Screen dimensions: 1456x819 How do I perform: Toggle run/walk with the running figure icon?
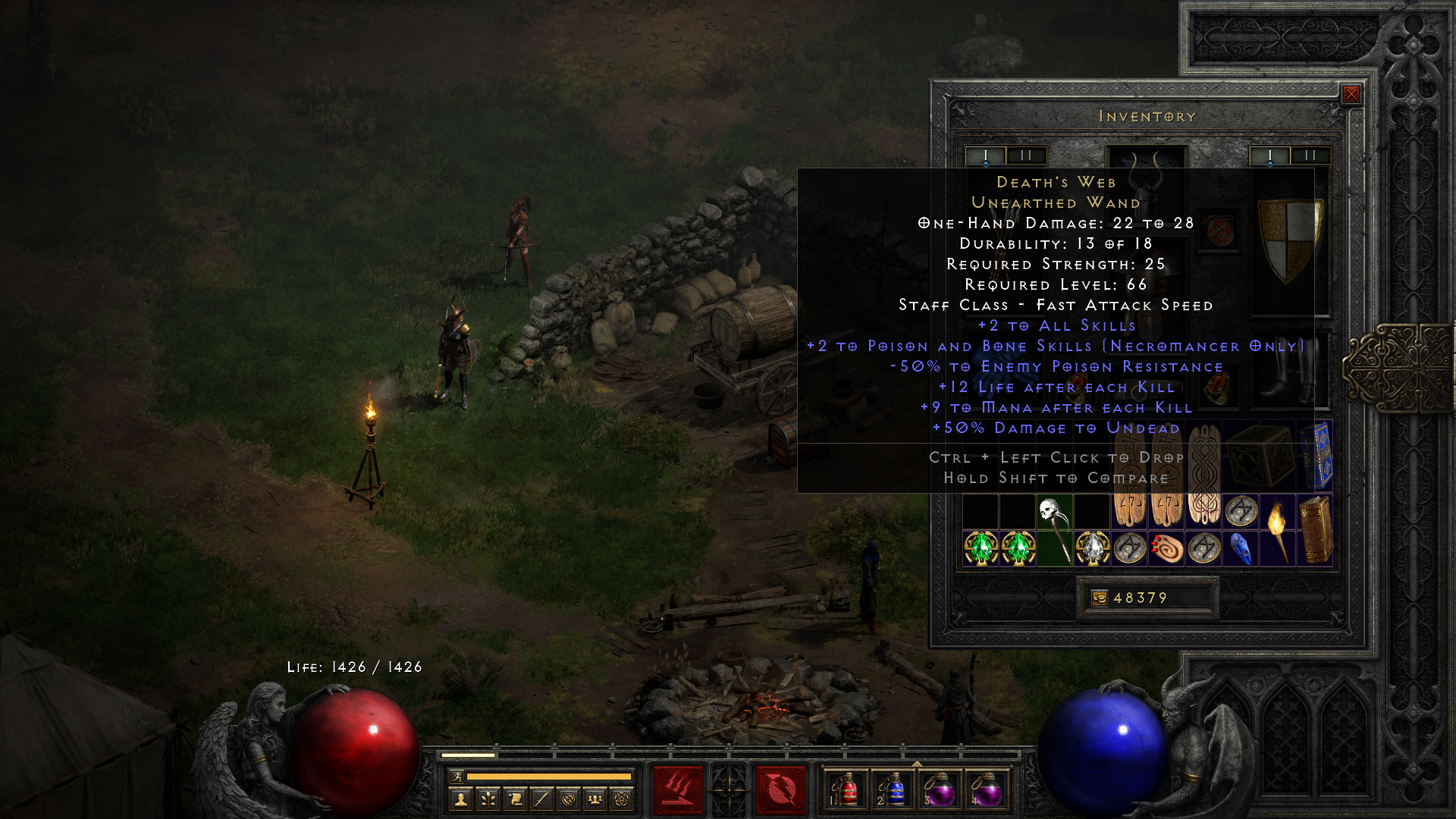(457, 778)
